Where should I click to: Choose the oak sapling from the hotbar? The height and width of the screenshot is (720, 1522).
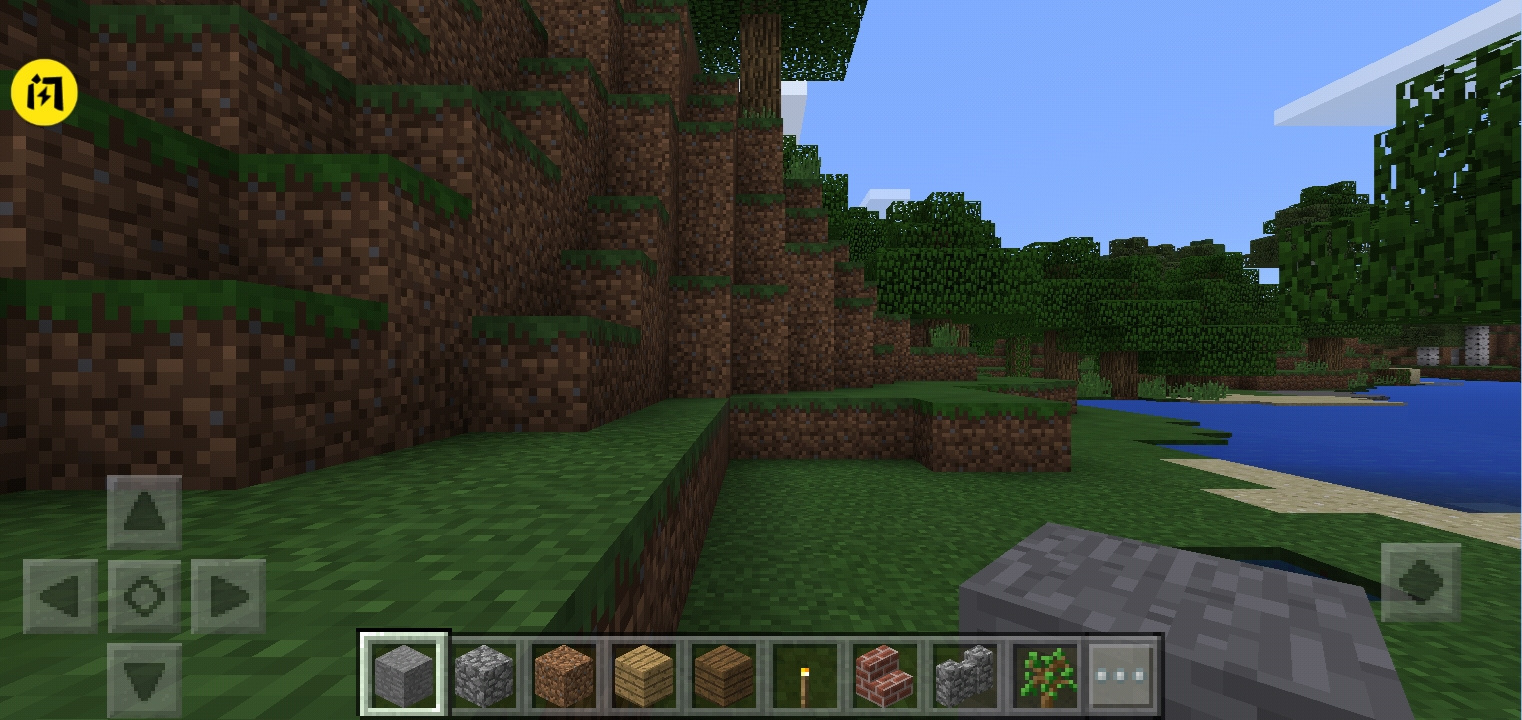coord(1043,672)
